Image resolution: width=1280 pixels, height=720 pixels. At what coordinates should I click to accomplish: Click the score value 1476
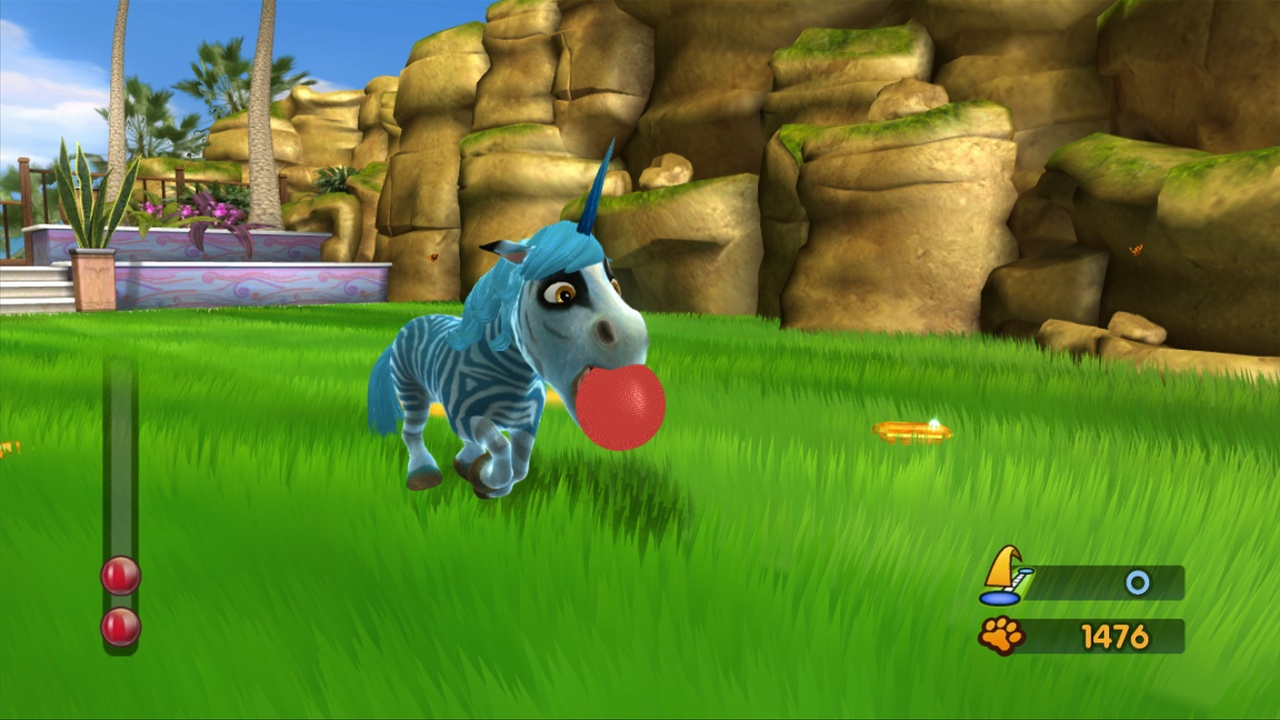coord(1113,636)
